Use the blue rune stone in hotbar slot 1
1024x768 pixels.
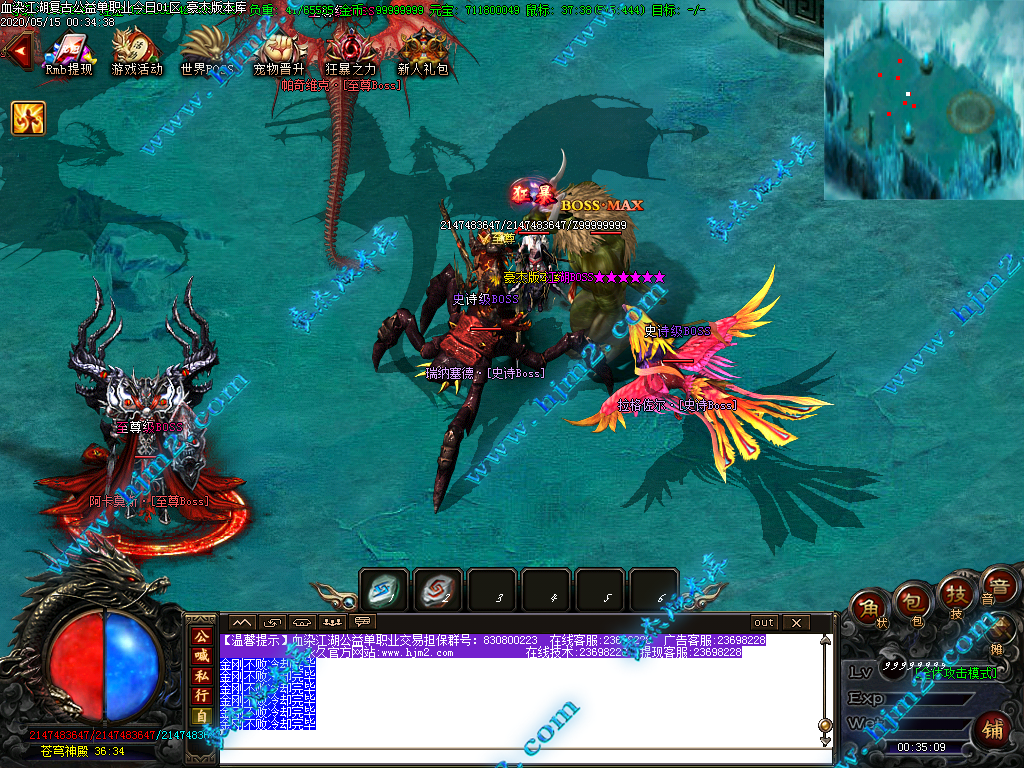(x=384, y=590)
